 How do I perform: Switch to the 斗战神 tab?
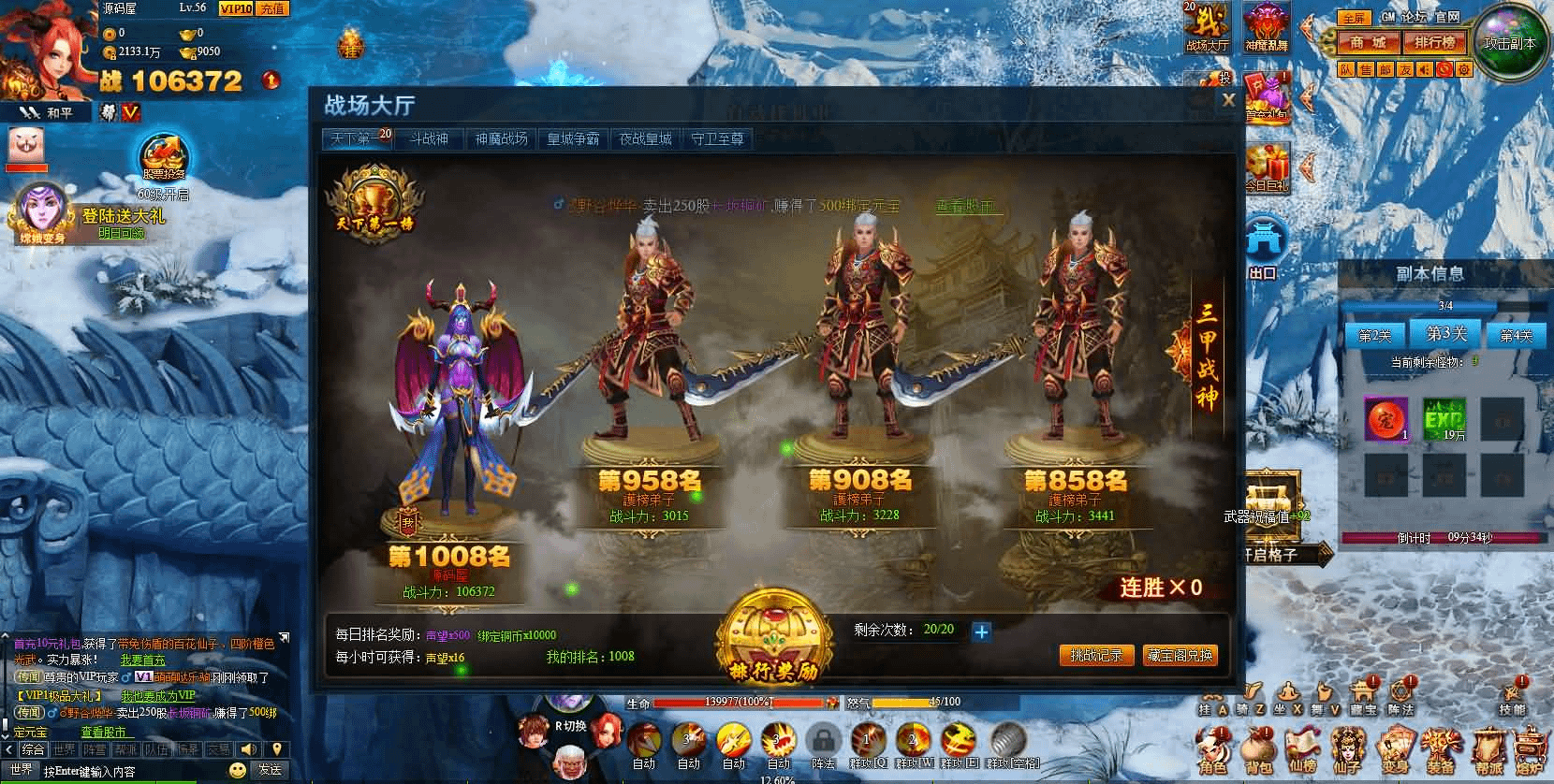(429, 139)
